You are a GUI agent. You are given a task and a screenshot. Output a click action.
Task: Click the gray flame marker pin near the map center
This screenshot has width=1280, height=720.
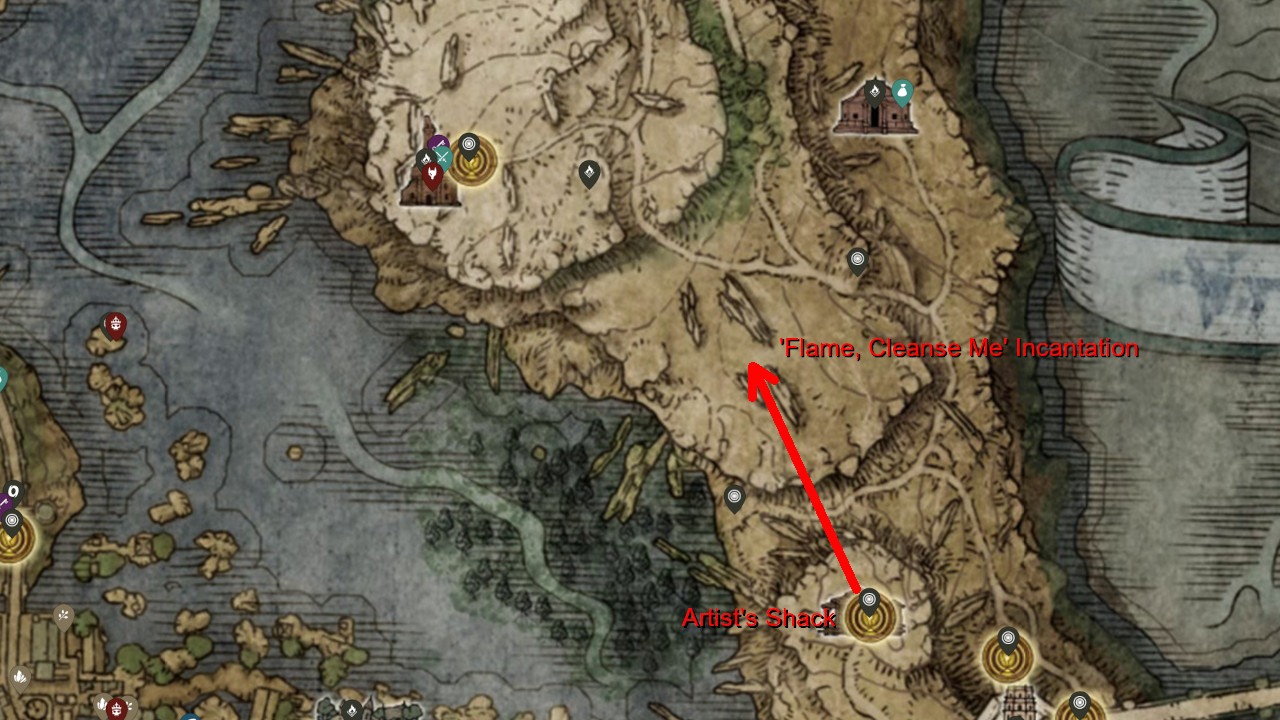click(x=588, y=174)
